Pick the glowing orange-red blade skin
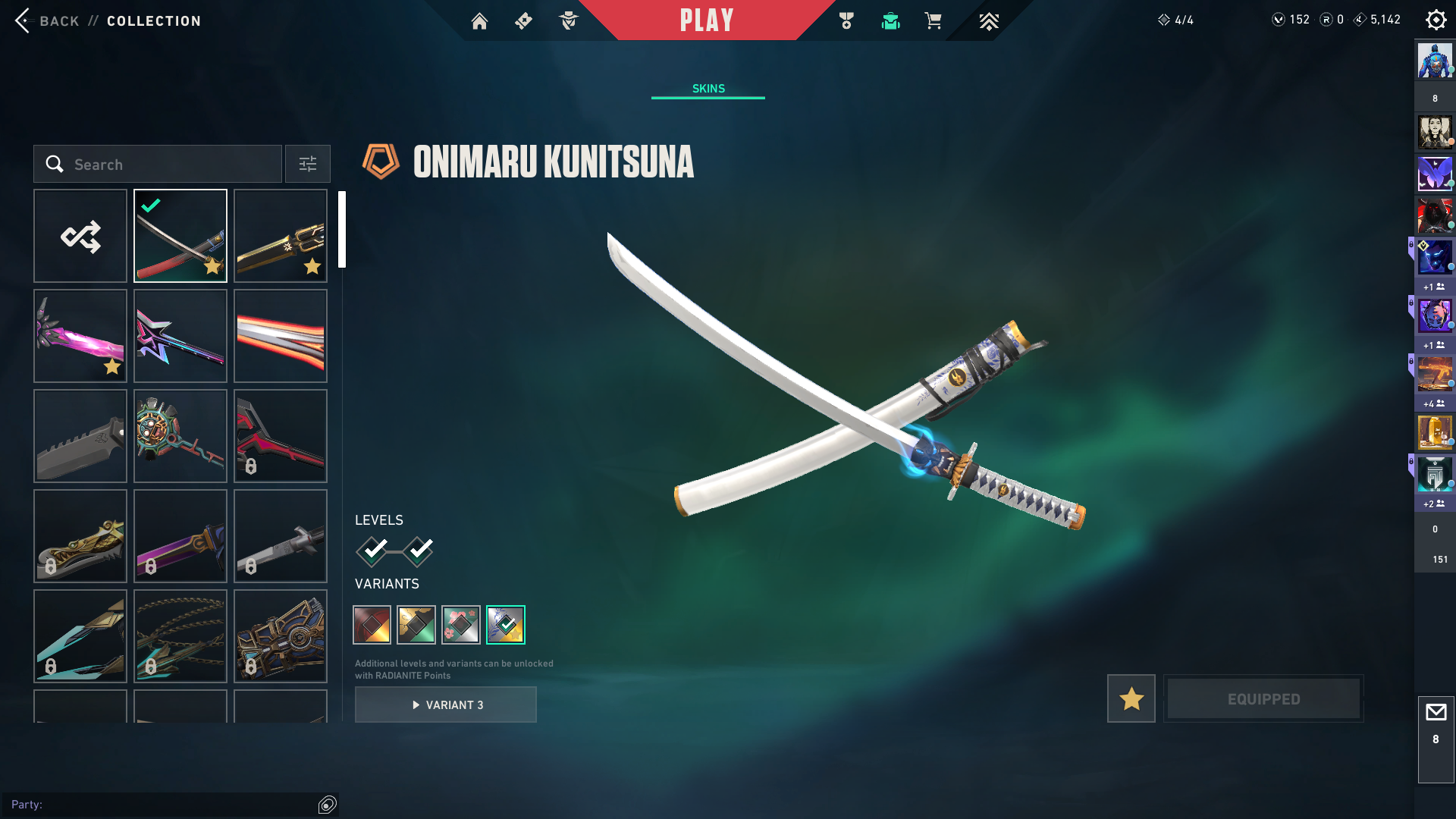1456x819 pixels. point(281,336)
